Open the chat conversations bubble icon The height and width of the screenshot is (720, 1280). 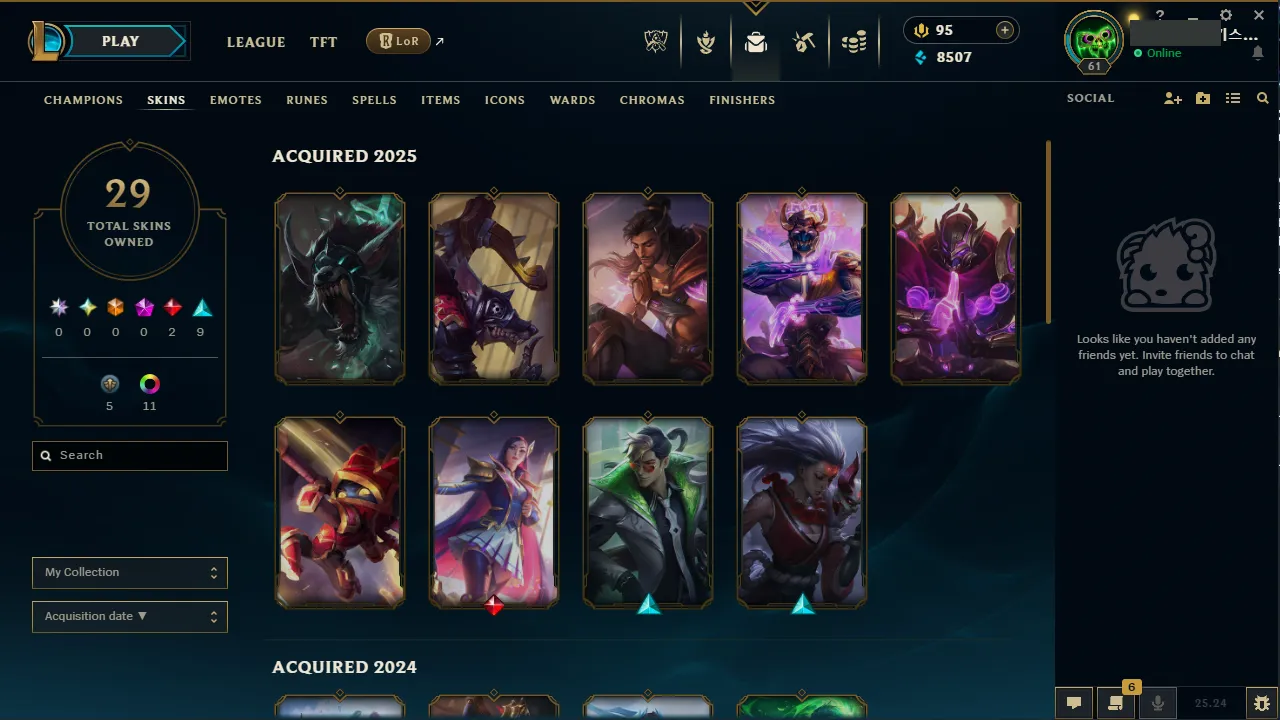coord(1073,702)
